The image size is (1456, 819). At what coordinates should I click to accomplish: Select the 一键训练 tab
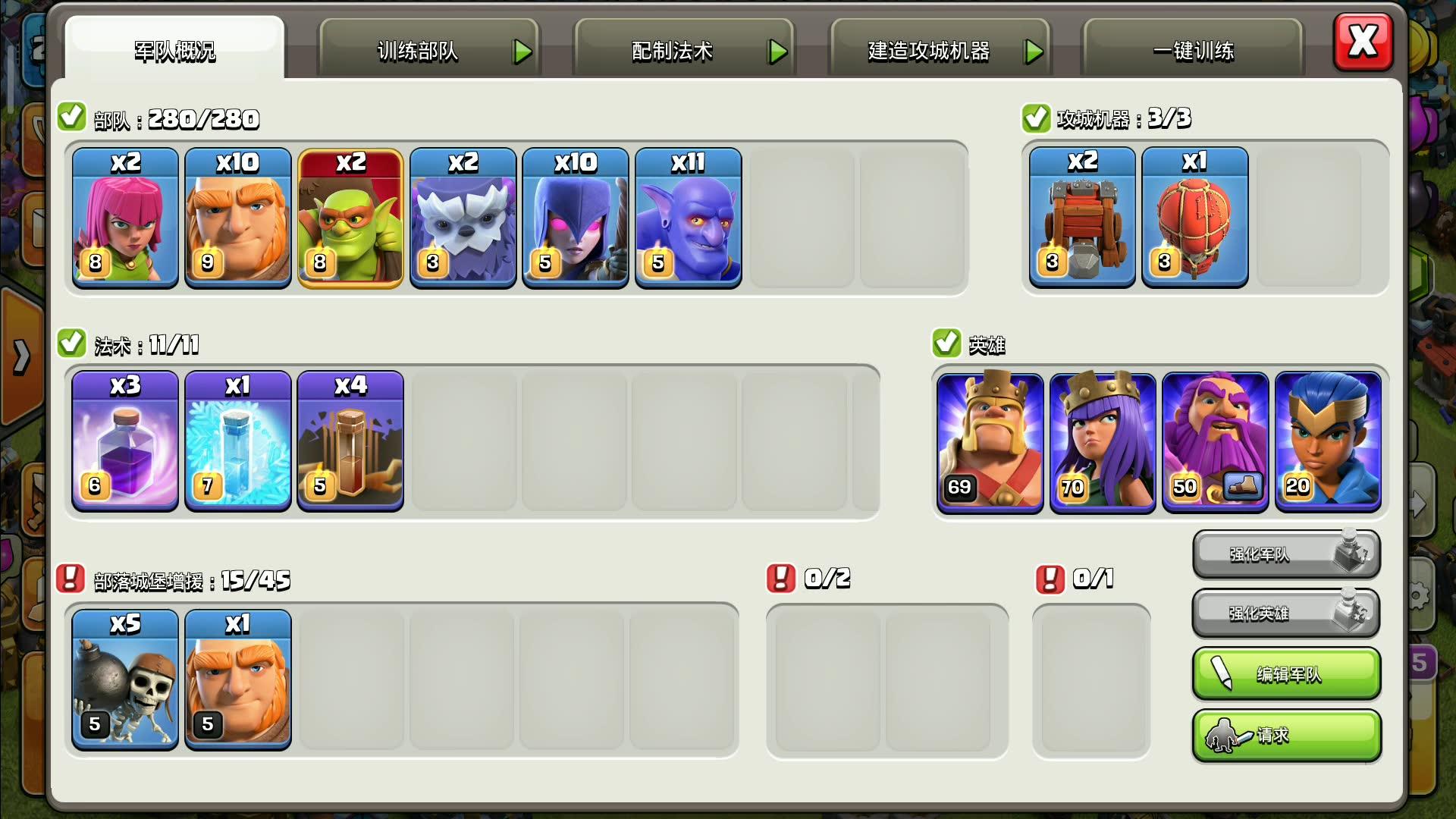pos(1193,51)
